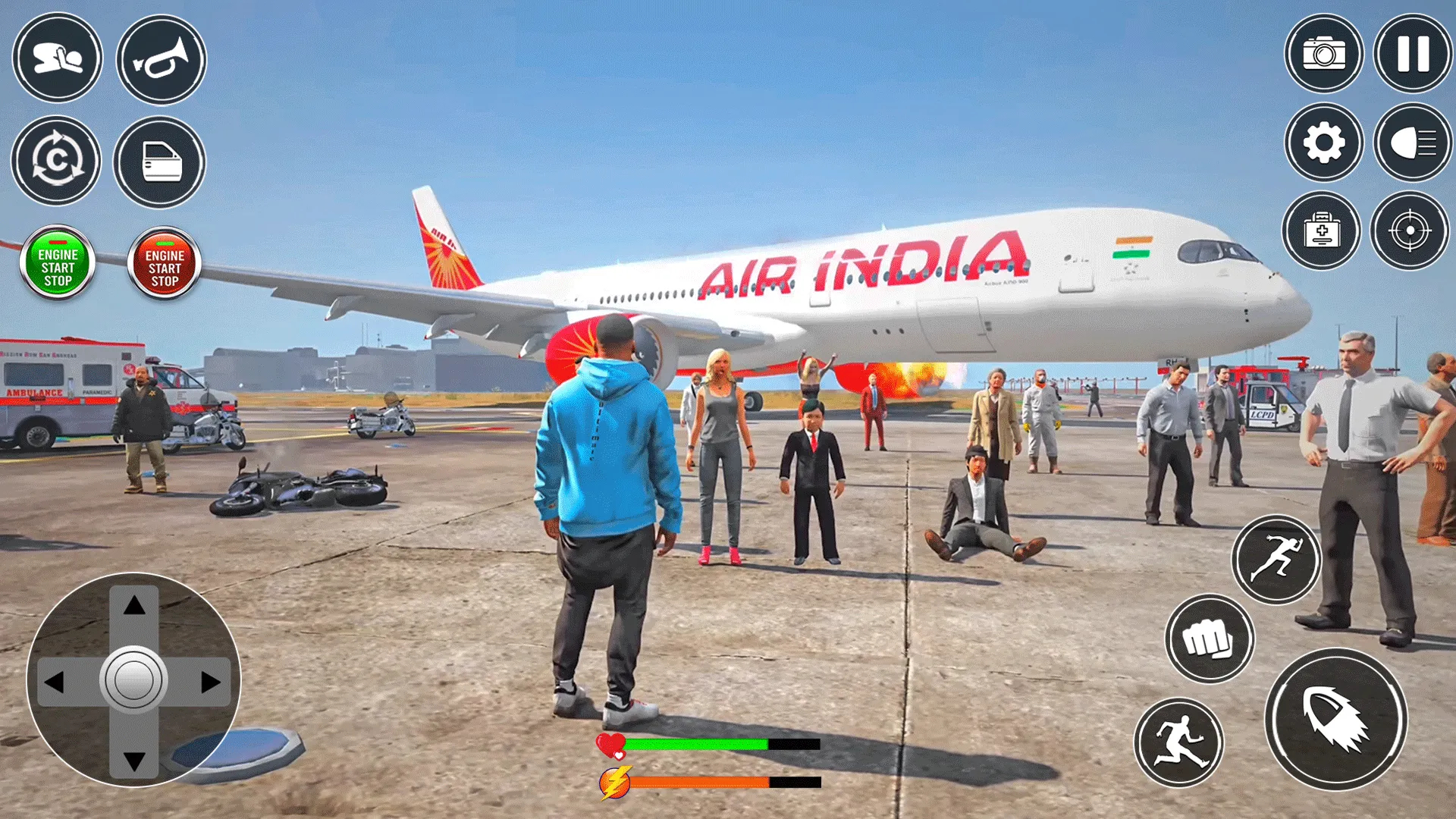
Task: Open the car door control icon
Action: (x=162, y=161)
